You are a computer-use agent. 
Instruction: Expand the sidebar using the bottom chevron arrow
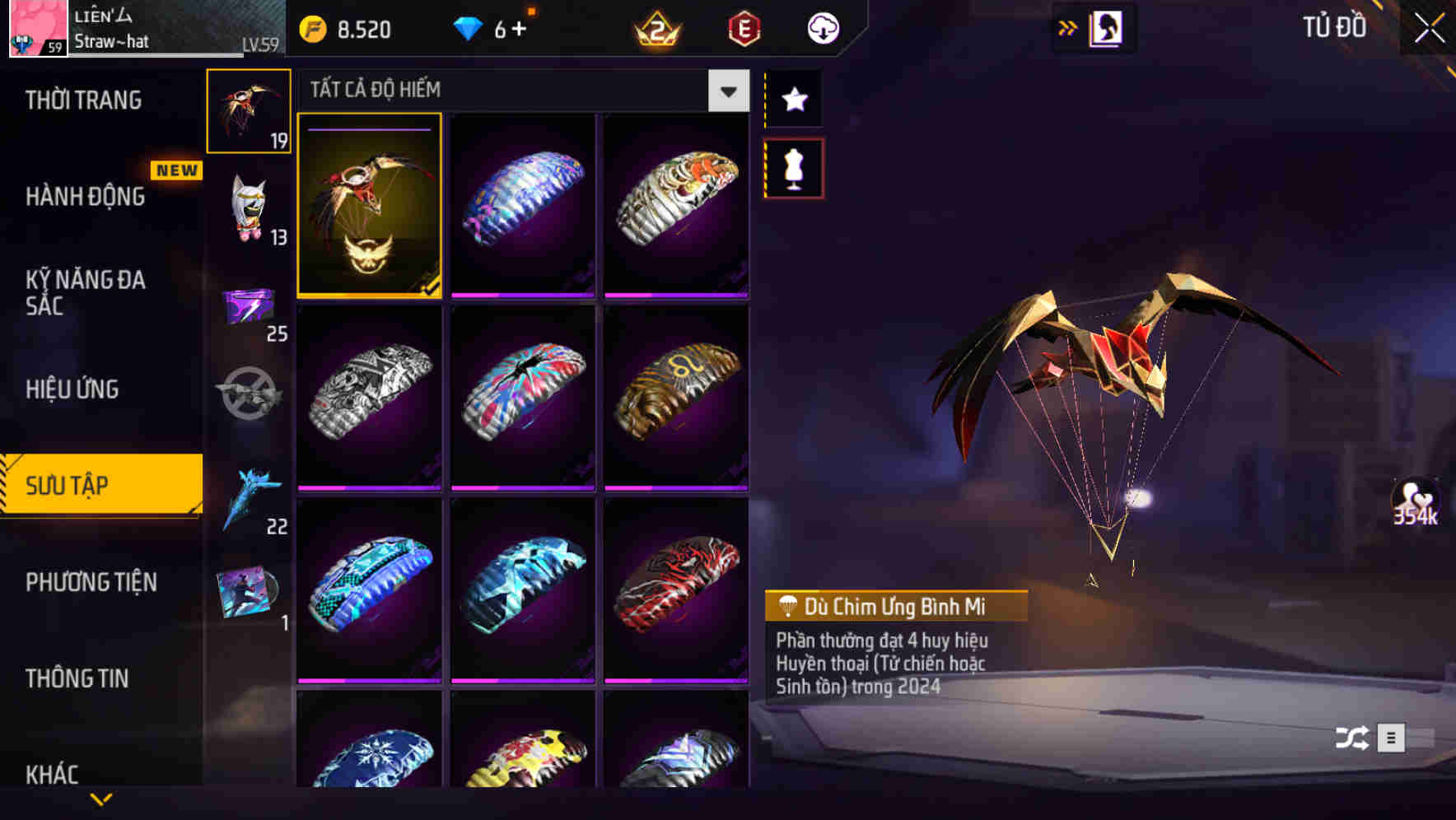coord(101,799)
